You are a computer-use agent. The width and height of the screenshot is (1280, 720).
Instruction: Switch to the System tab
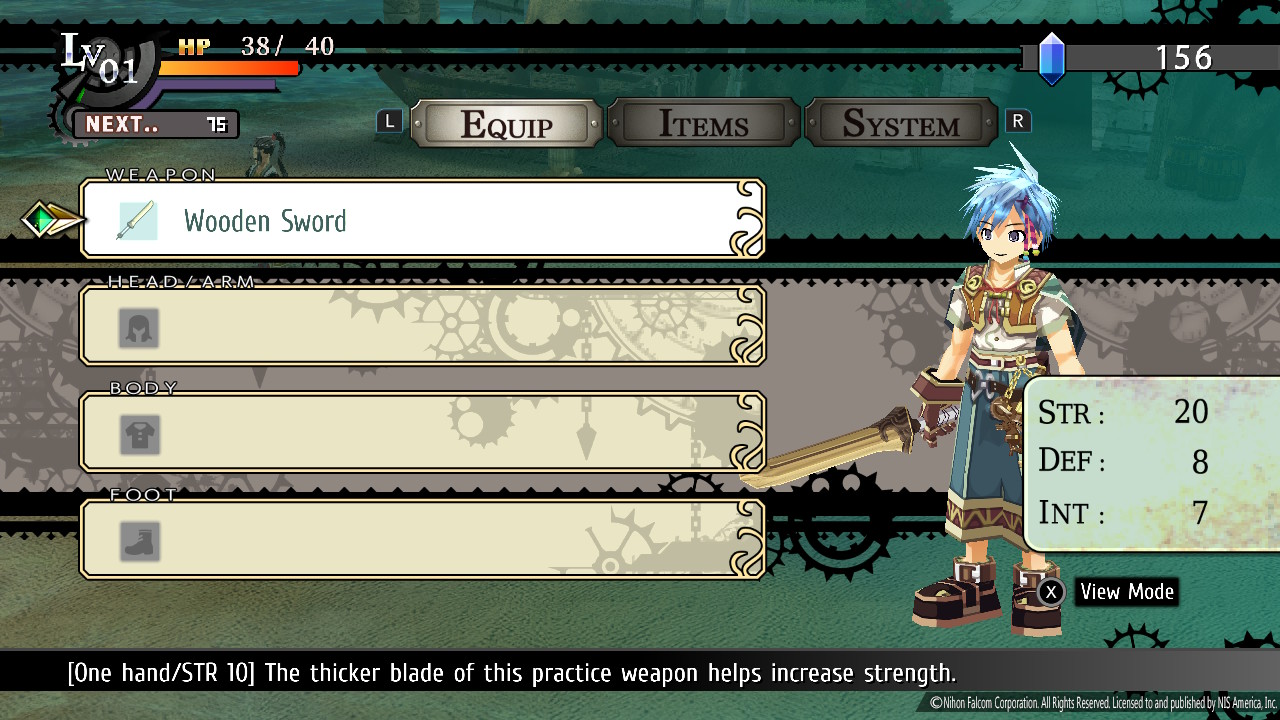tap(900, 123)
